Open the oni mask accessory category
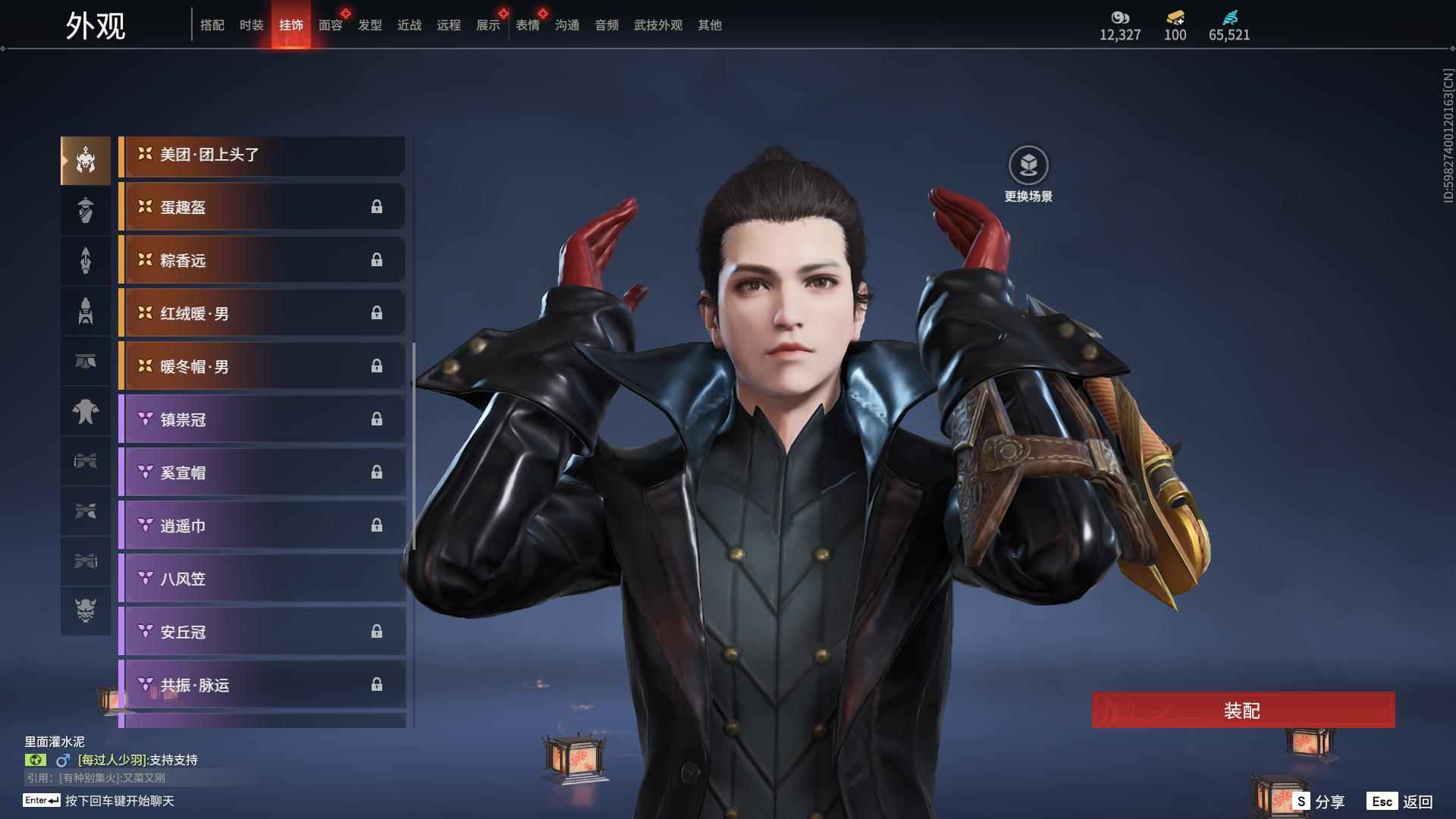 pyautogui.click(x=85, y=610)
